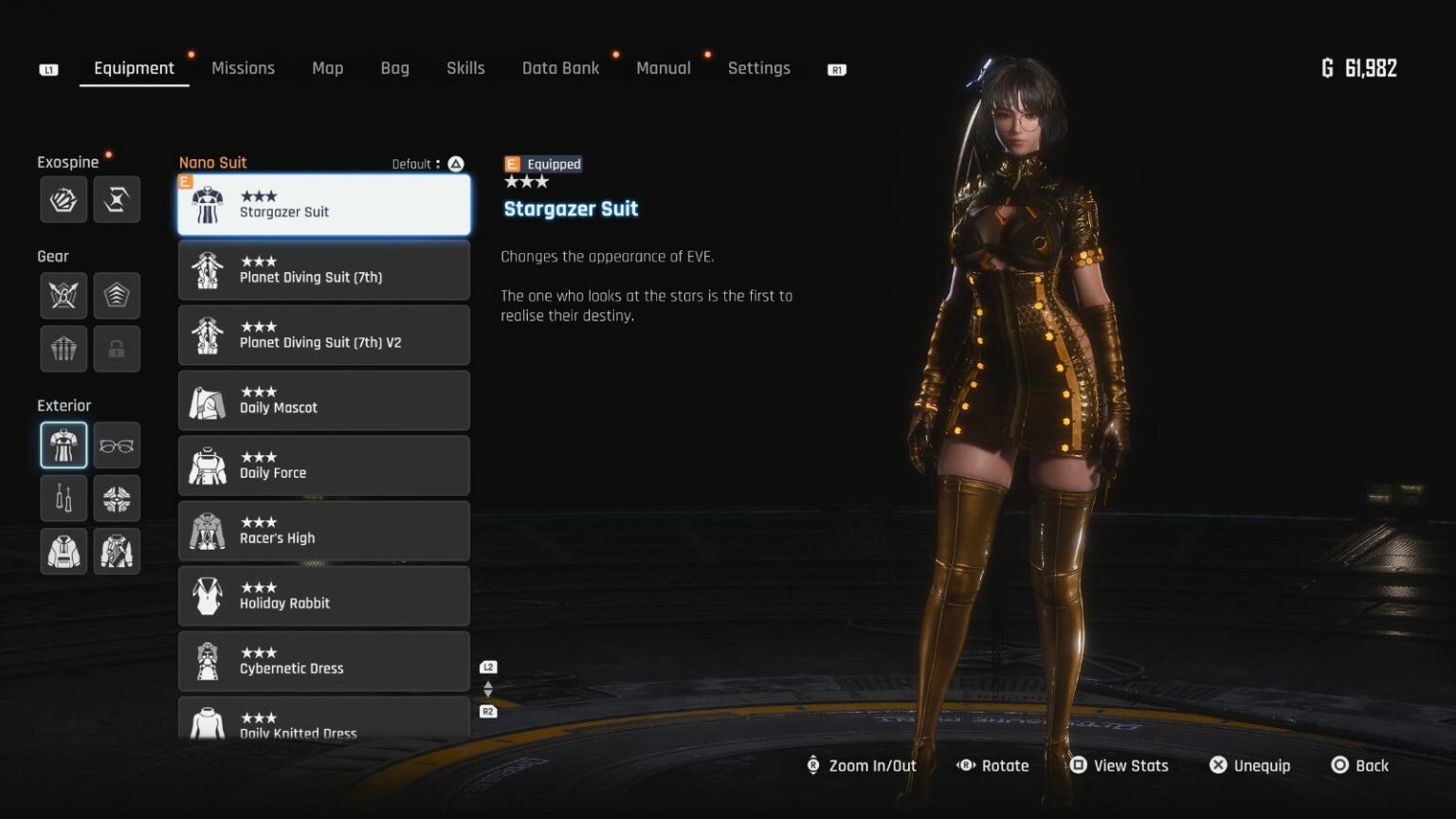
Task: Open the Data Bank tab
Action: (560, 68)
